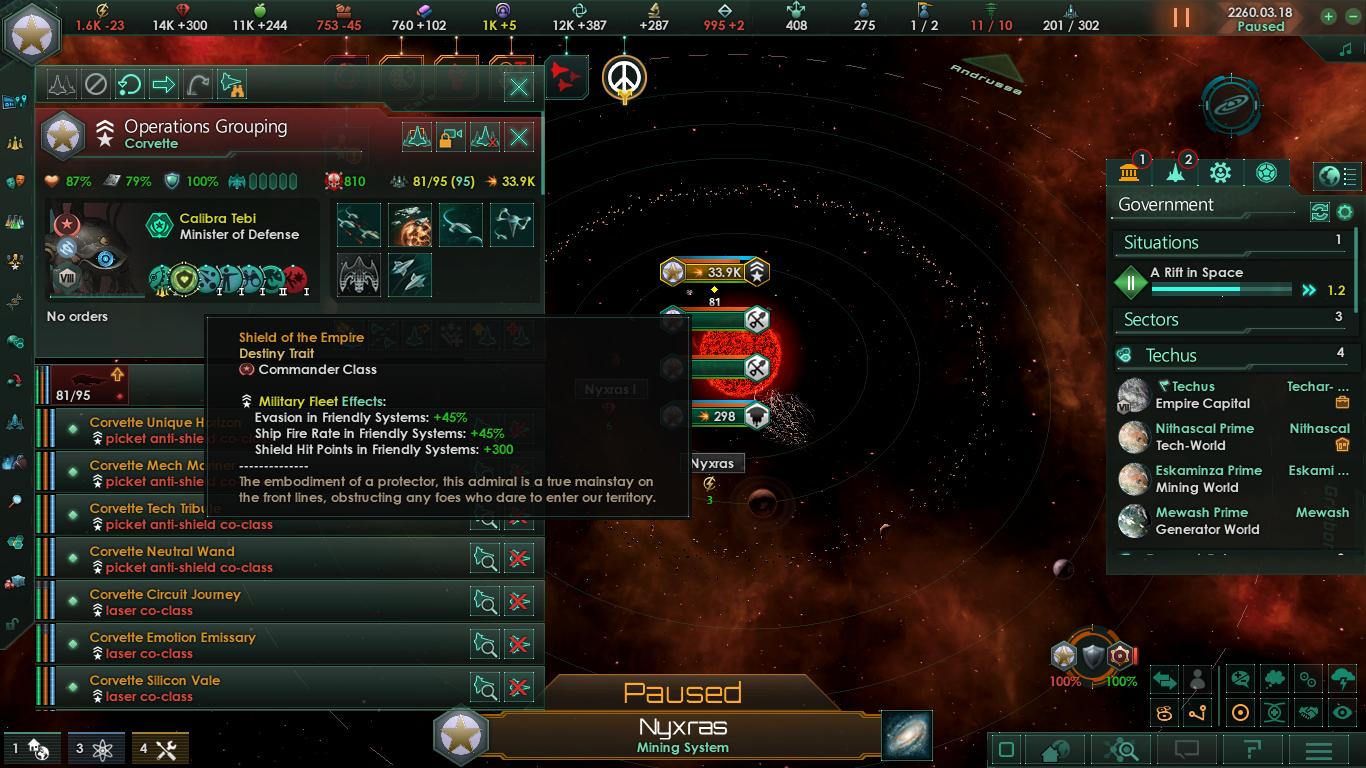
Task: Close the fleet panel with the X
Action: point(519,87)
